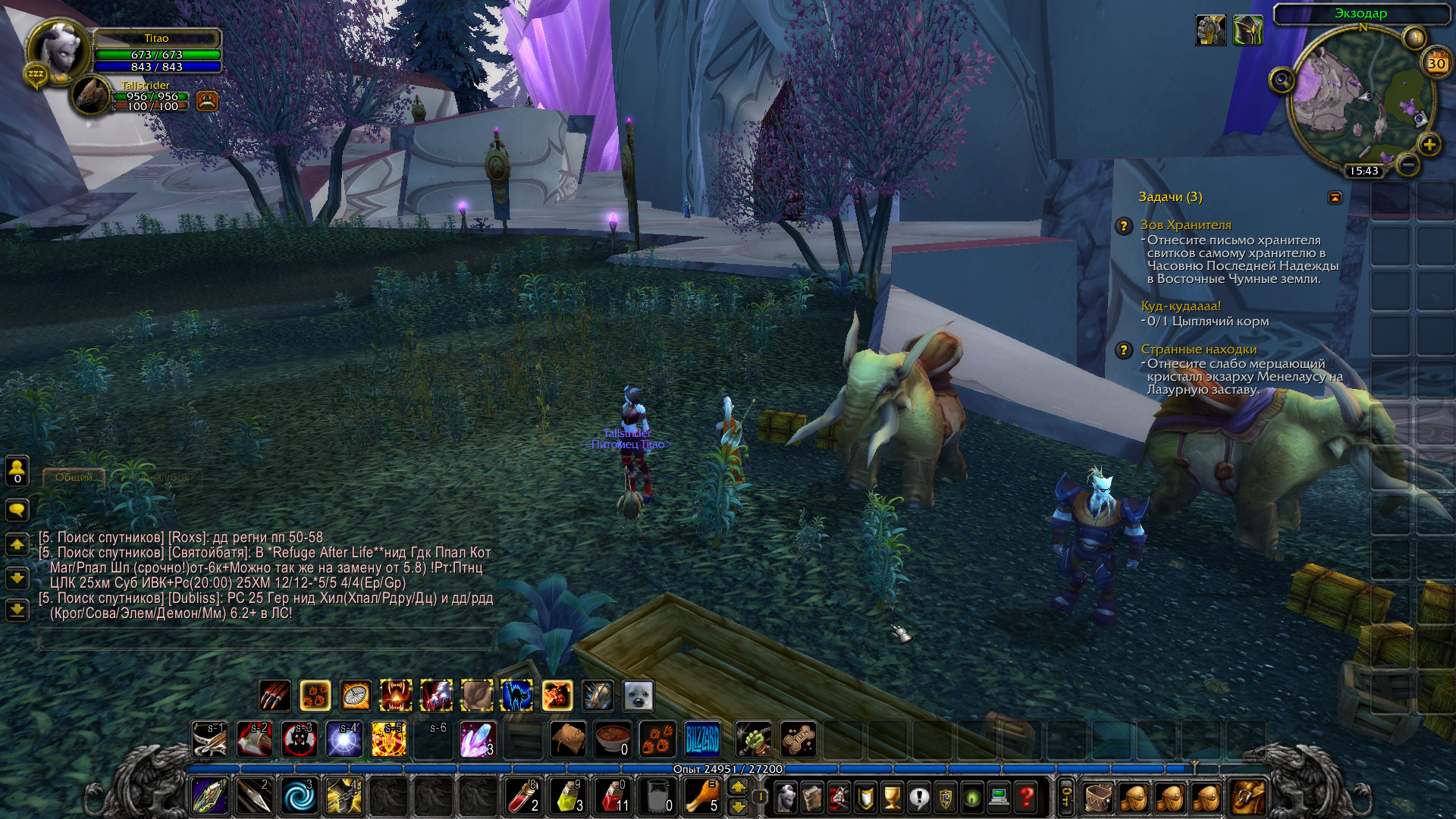The image size is (1456, 819).
Task: Switch to the Общий chat tab
Action: click(x=74, y=477)
